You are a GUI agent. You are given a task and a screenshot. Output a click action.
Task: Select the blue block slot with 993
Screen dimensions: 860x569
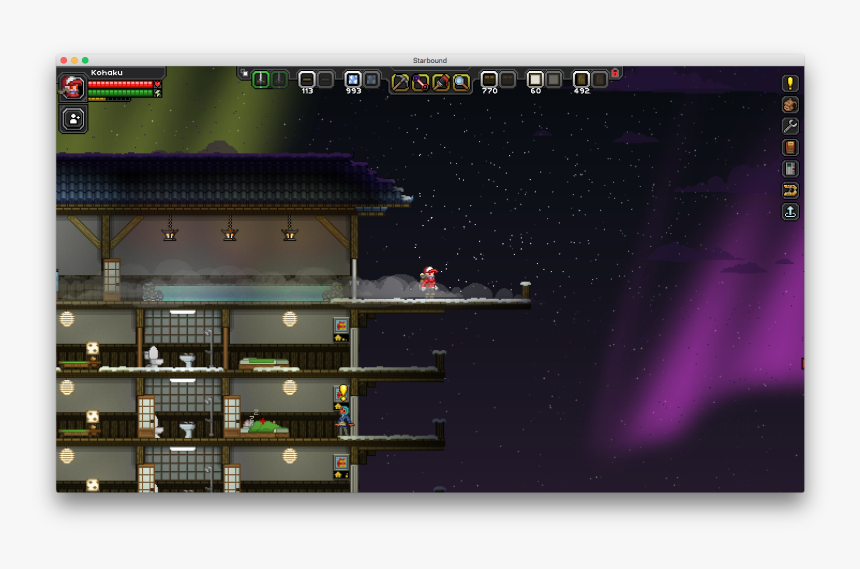click(x=353, y=79)
